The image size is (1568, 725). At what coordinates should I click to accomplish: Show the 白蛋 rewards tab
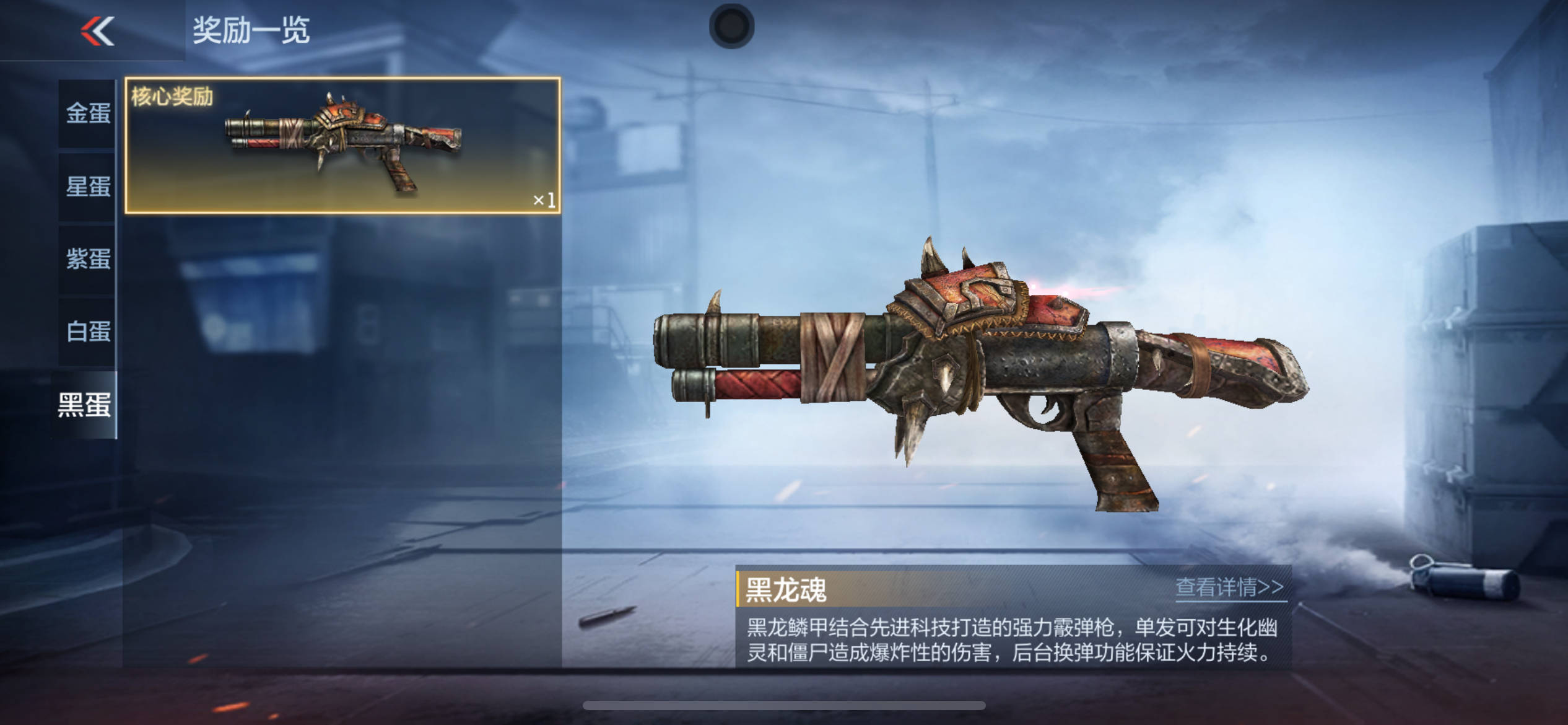(x=88, y=332)
